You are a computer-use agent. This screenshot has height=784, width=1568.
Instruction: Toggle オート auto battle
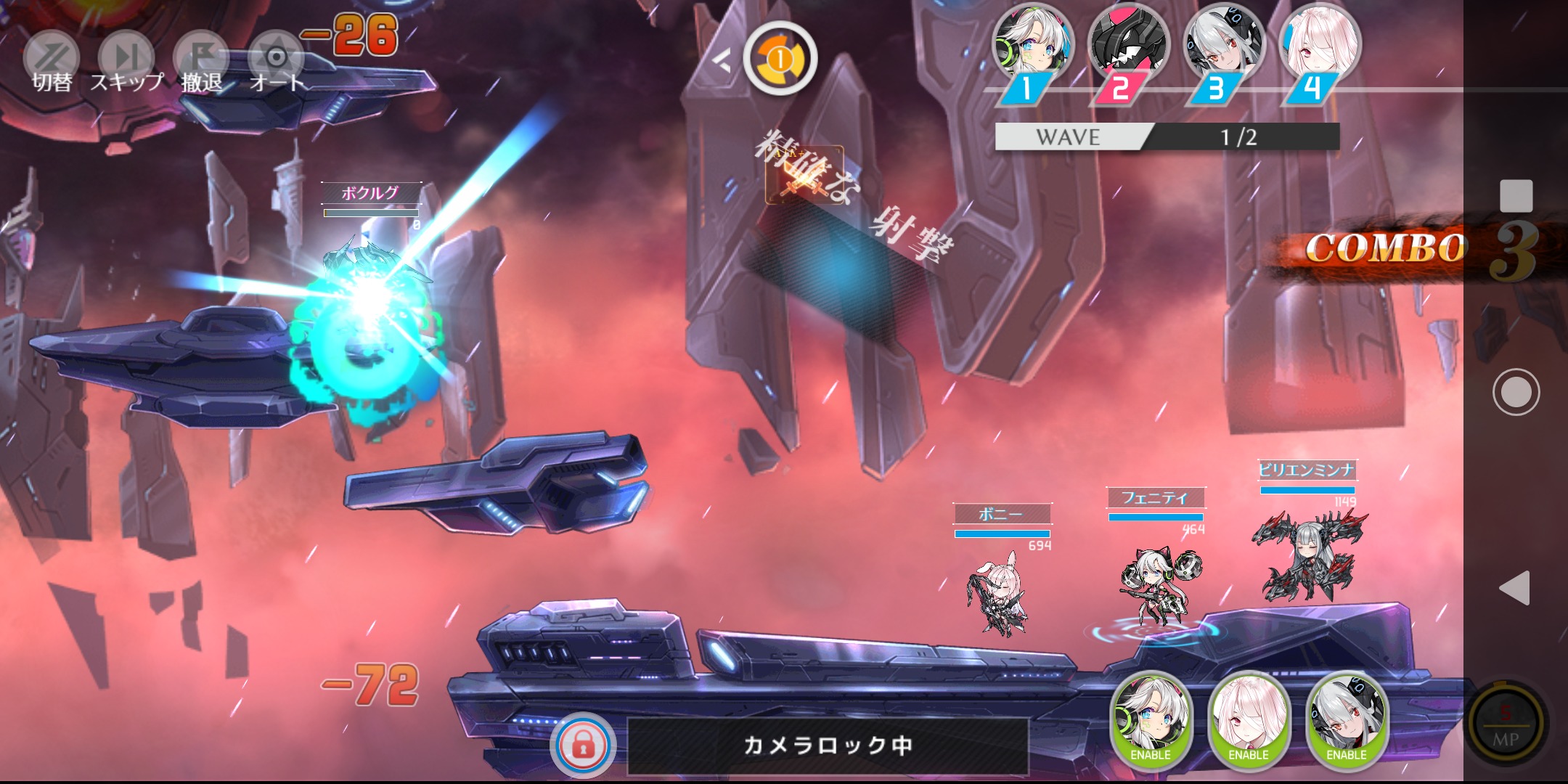(276, 62)
